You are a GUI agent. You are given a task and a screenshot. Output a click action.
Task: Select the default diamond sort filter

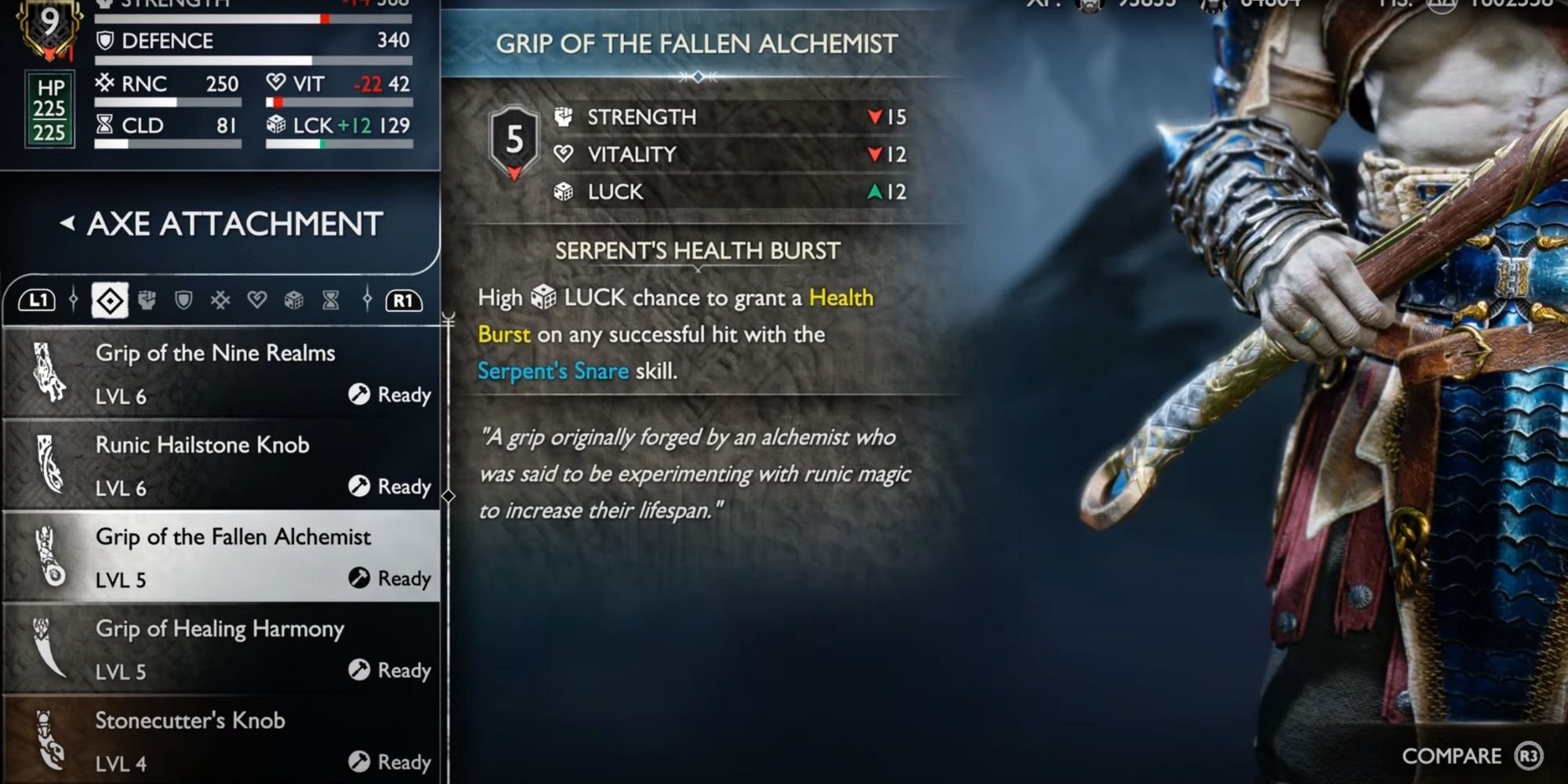click(111, 299)
